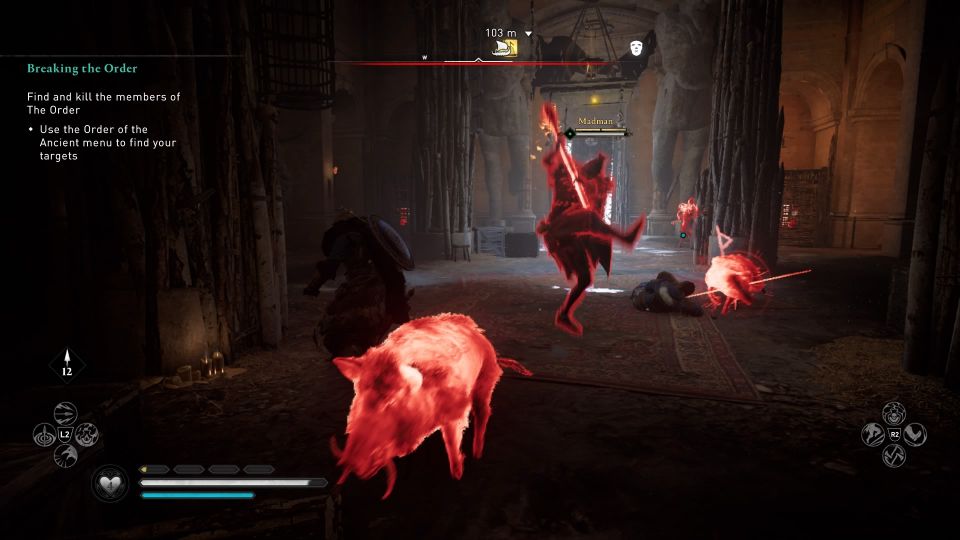
Task: Use the kick melee ability icon
Action: coord(916,435)
